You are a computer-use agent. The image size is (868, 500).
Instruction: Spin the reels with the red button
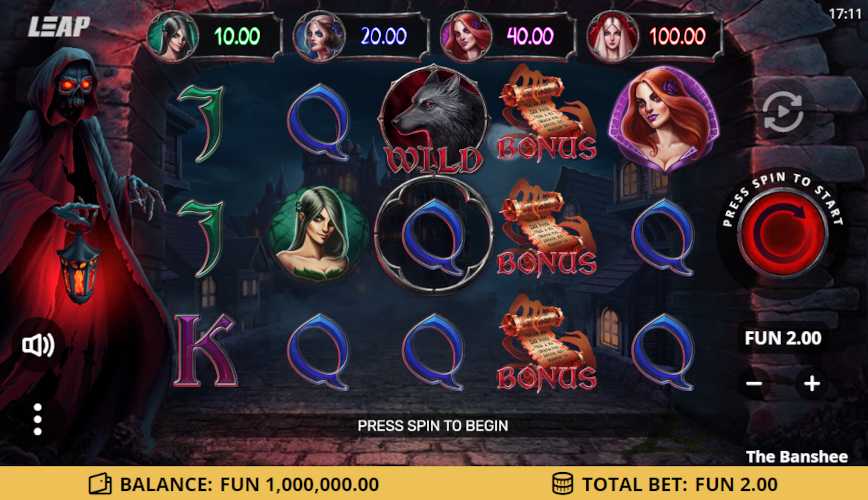pos(782,232)
